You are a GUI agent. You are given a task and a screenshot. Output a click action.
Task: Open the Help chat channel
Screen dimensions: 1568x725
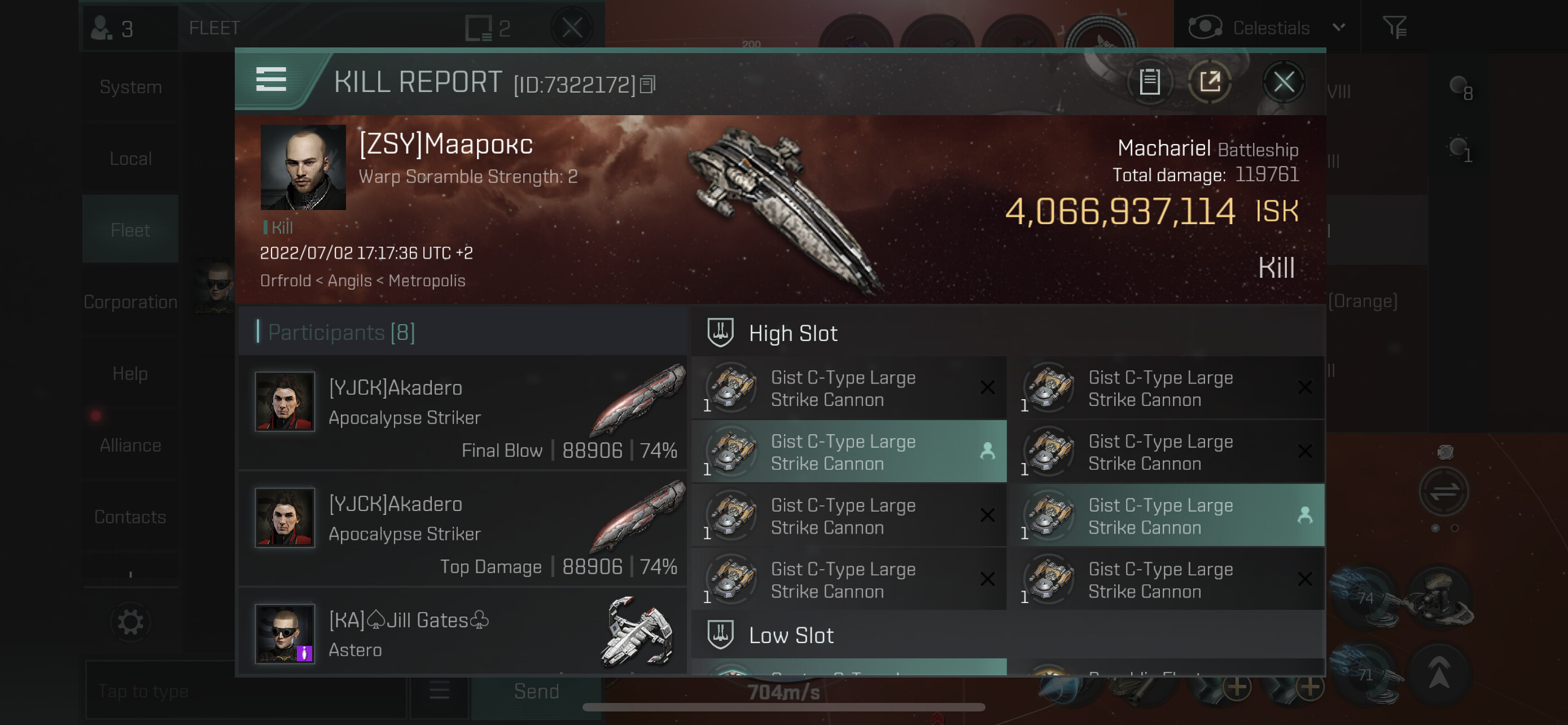pyautogui.click(x=130, y=373)
